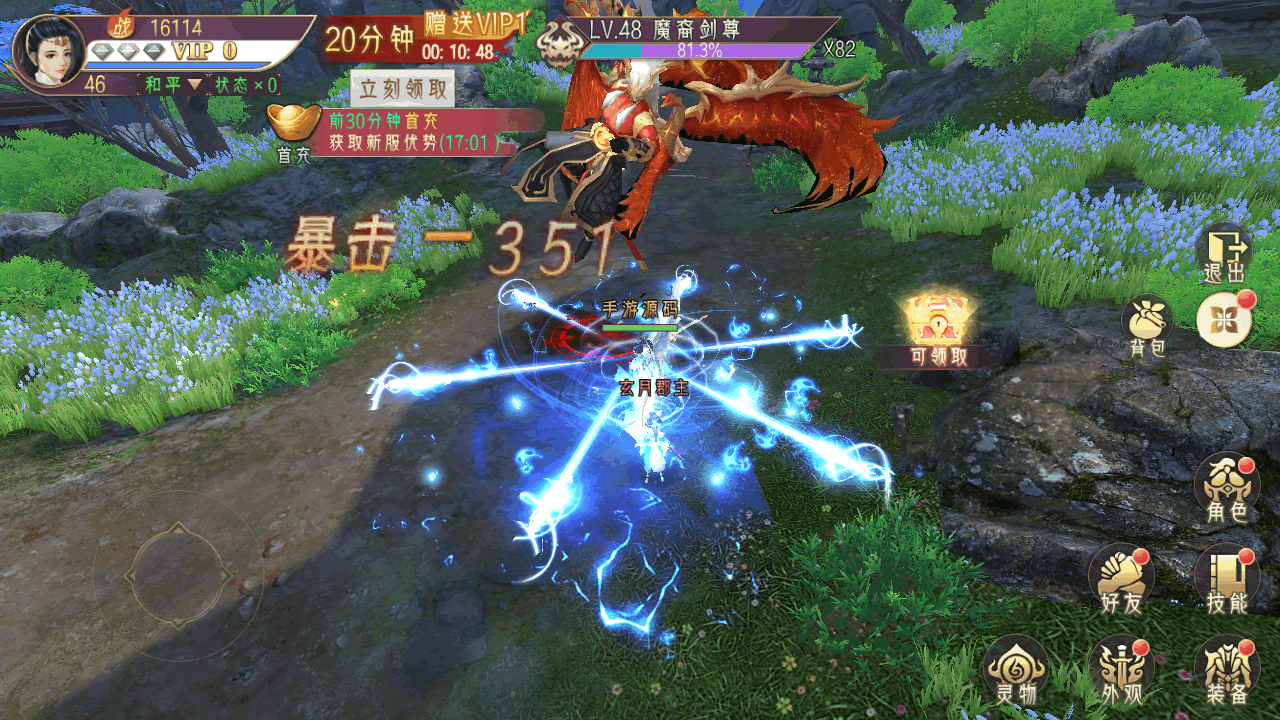
Task: Open the 好友 friends list
Action: [x=1121, y=579]
